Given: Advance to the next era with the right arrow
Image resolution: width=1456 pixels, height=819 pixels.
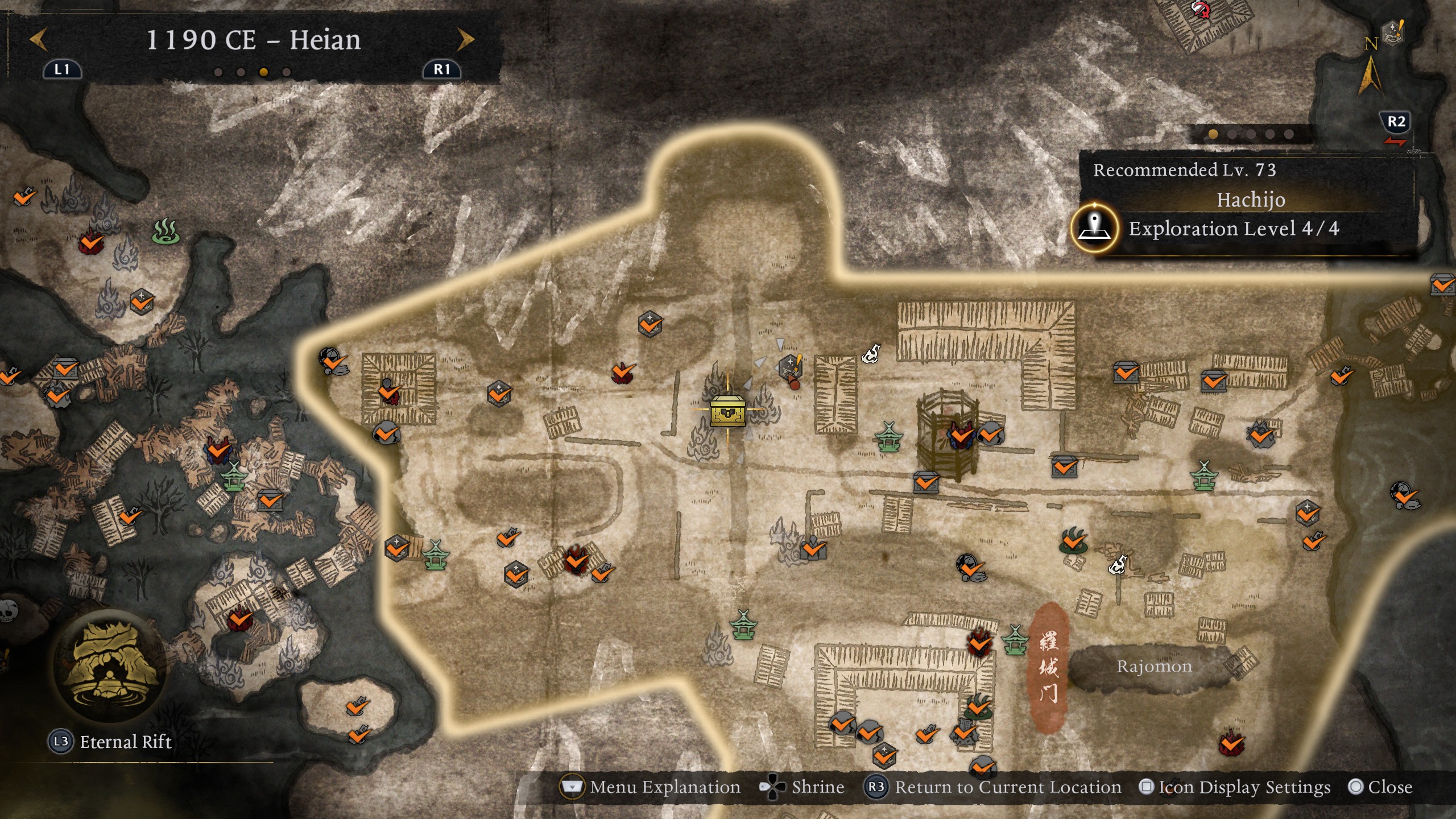Looking at the screenshot, I should [465, 40].
